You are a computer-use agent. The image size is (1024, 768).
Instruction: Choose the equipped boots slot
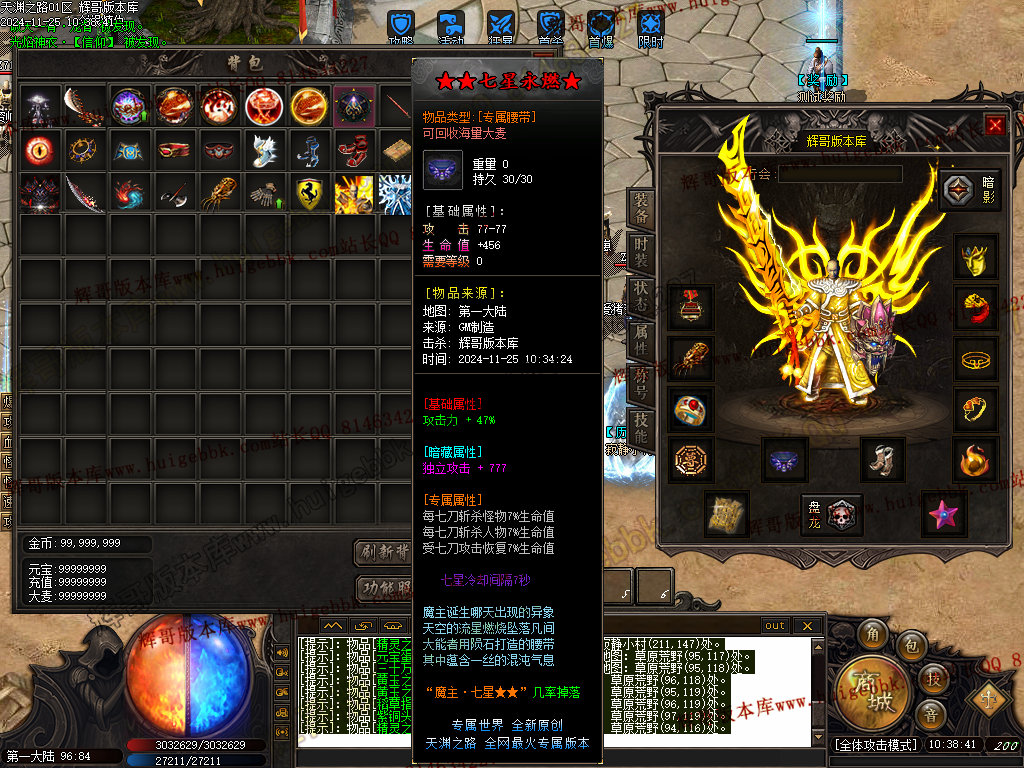882,460
